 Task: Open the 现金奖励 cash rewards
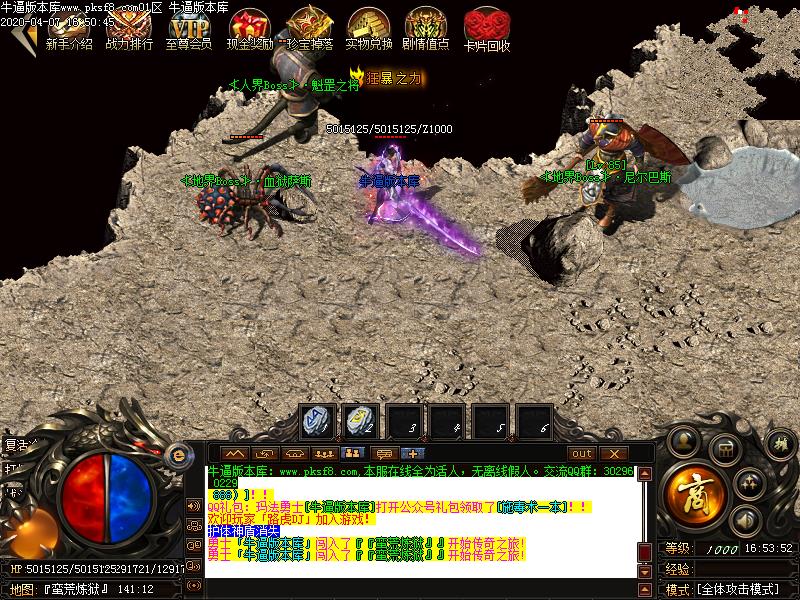click(x=248, y=29)
